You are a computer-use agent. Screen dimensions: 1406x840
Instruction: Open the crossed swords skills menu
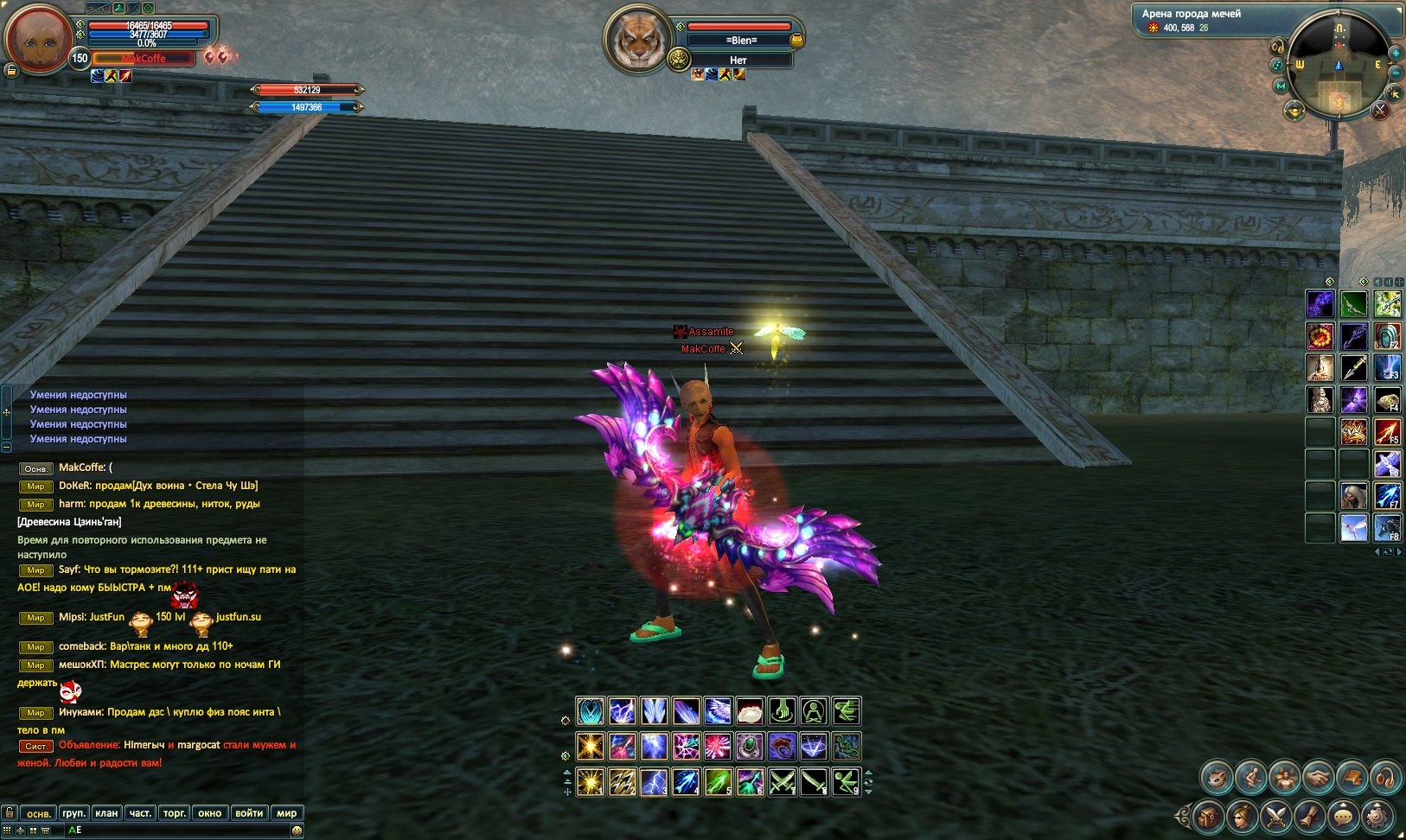click(x=1275, y=815)
